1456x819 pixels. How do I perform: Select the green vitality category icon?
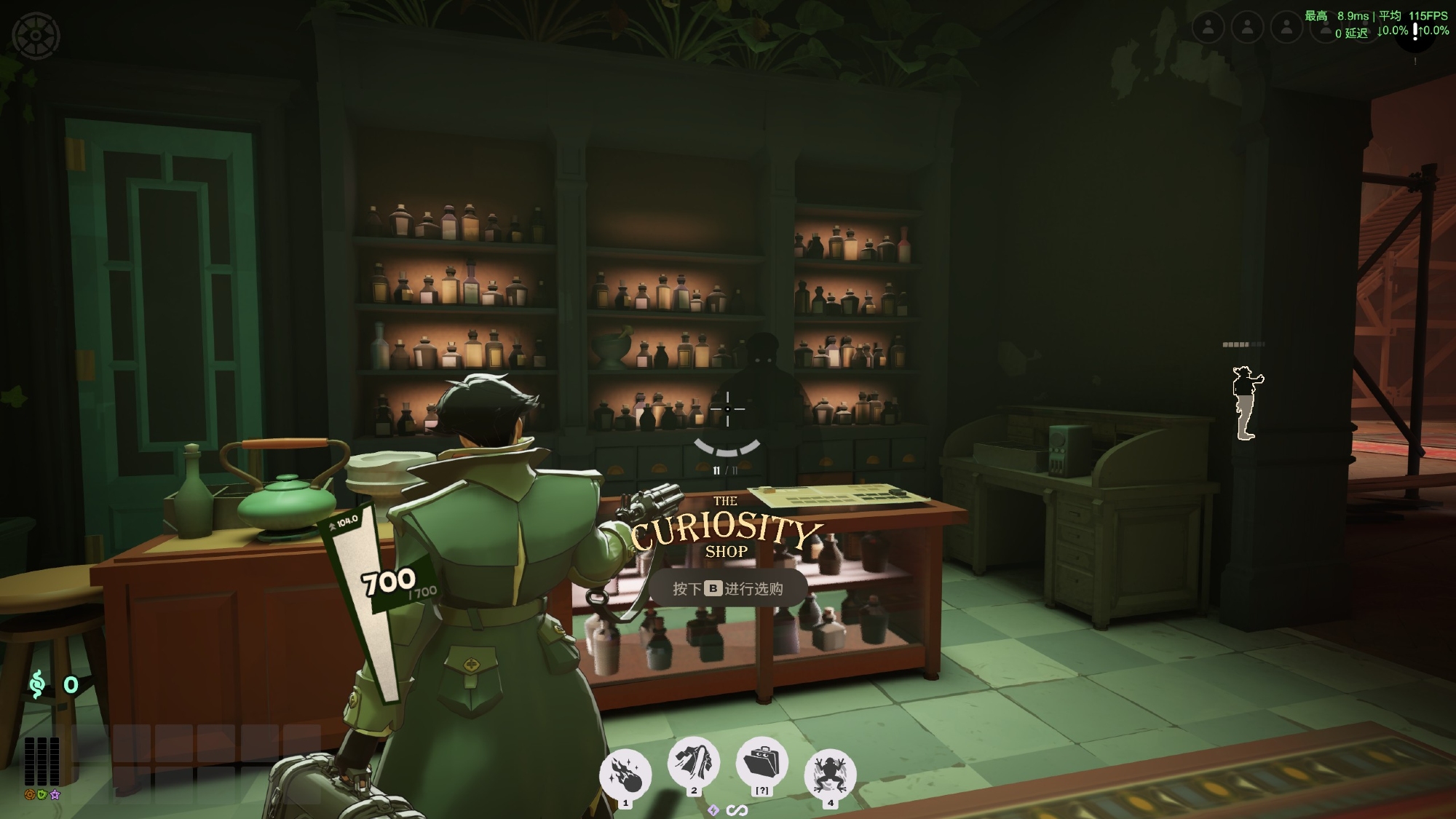pyautogui.click(x=42, y=794)
